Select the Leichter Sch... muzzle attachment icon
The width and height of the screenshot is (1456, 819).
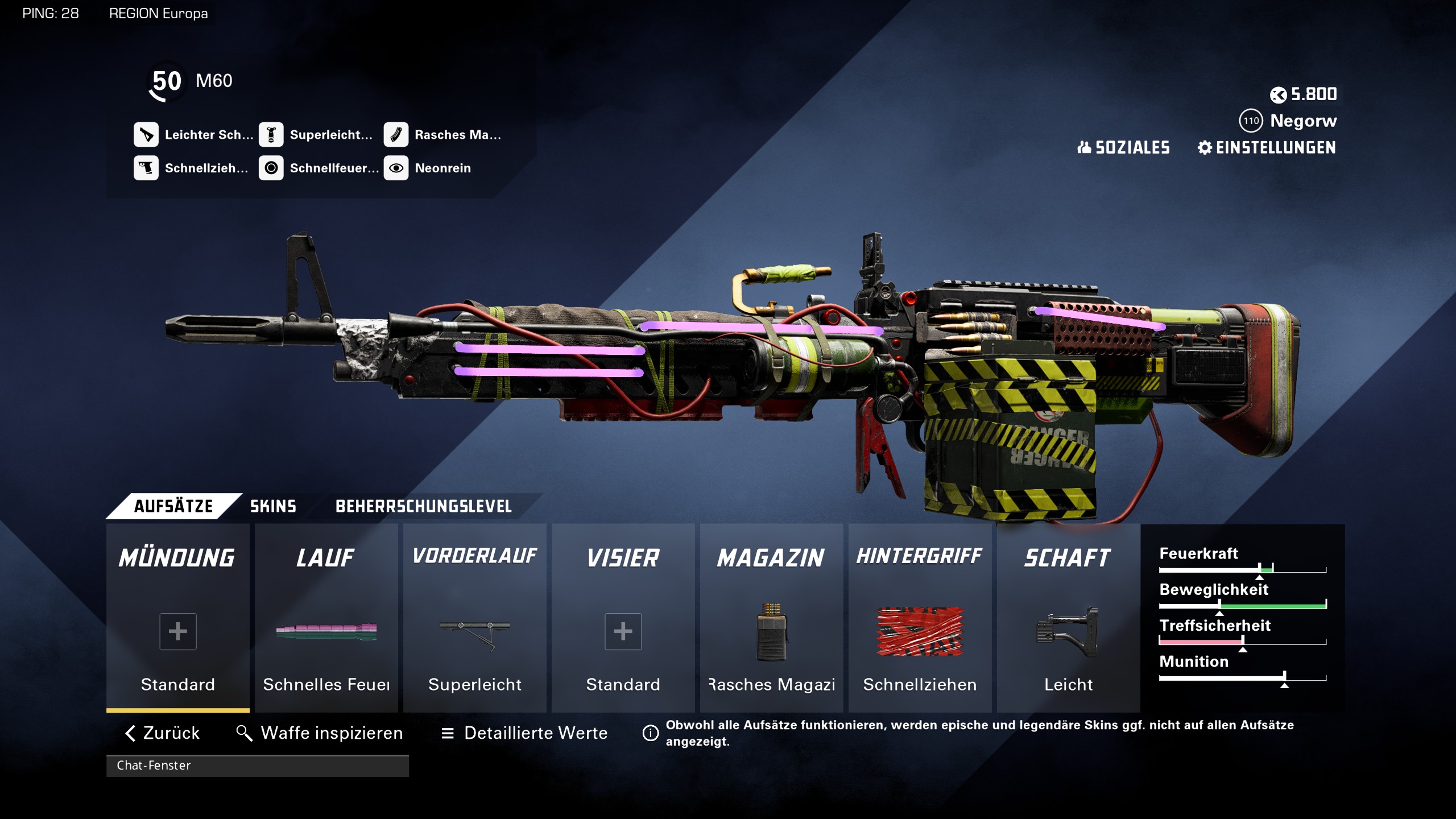[x=147, y=135]
